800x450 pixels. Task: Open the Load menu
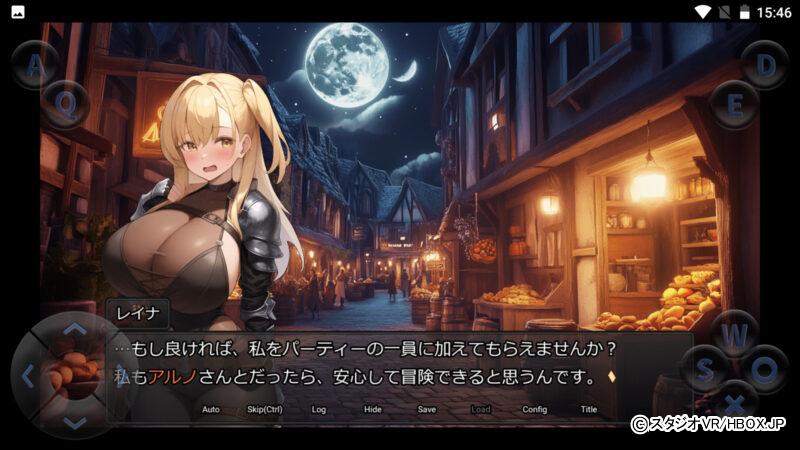[481, 409]
